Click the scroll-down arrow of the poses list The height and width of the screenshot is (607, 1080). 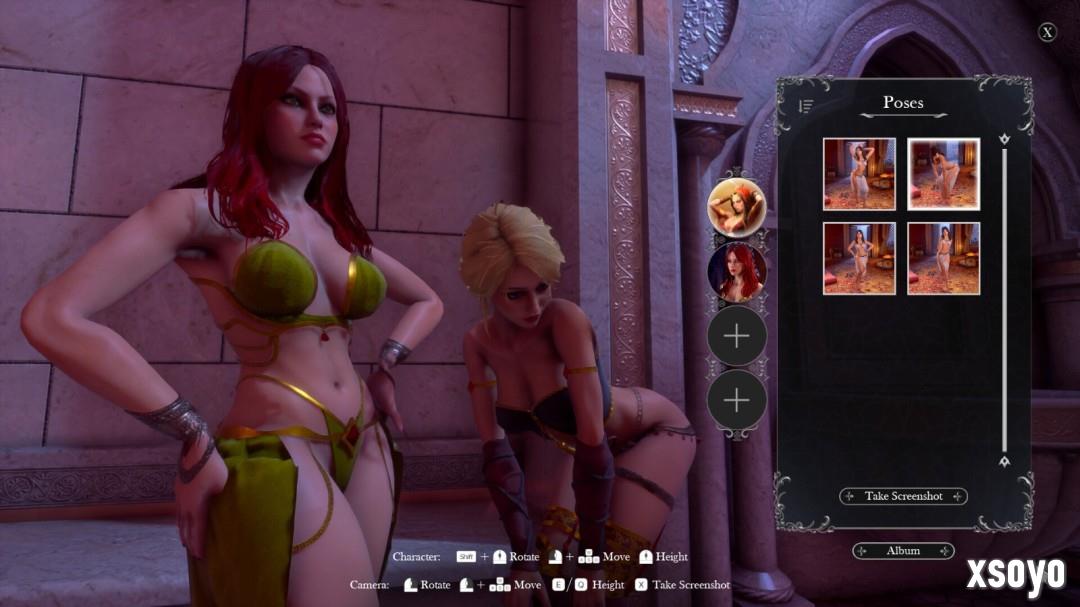[x=1004, y=461]
